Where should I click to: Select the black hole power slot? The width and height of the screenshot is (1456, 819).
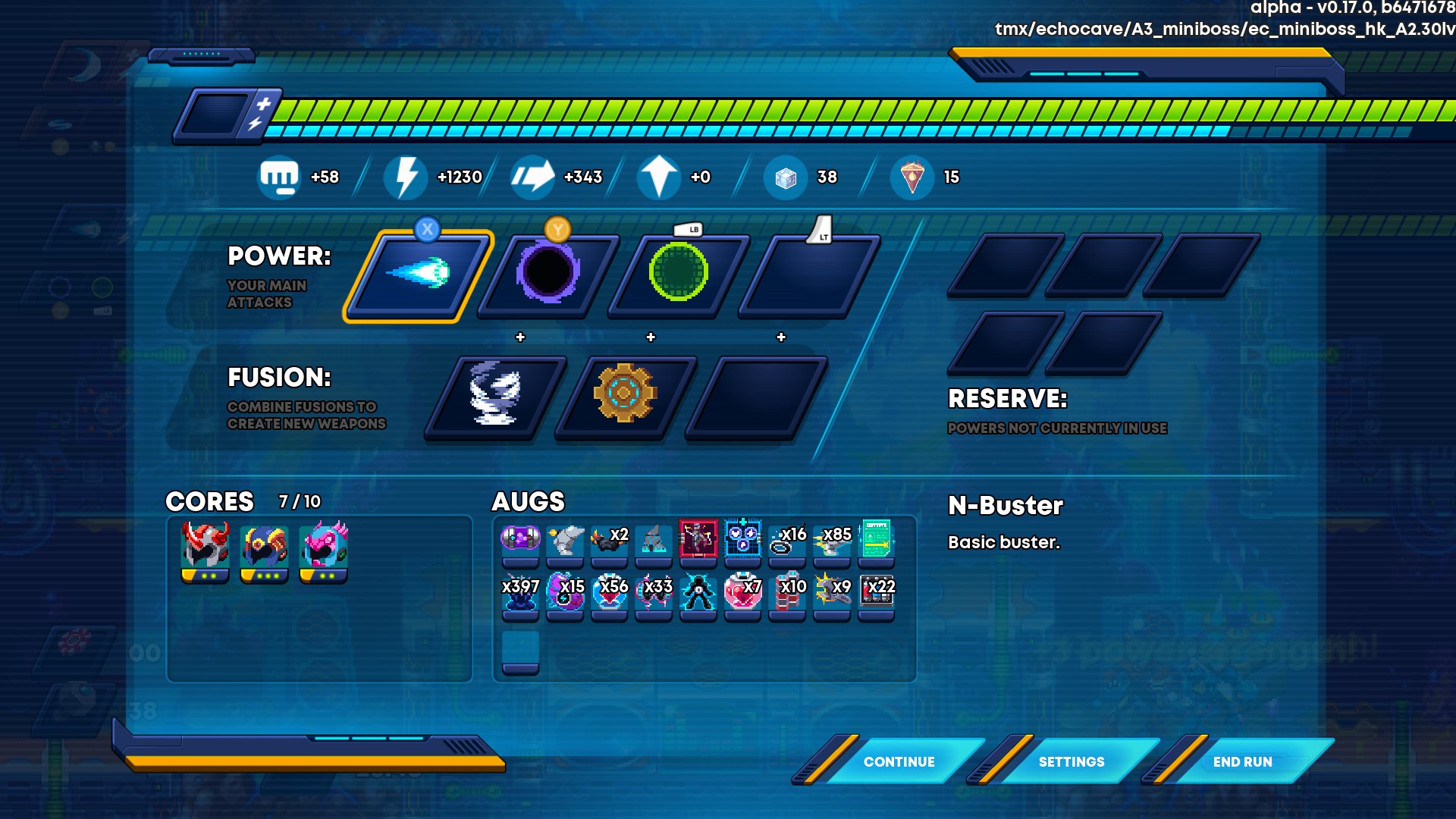pos(548,274)
